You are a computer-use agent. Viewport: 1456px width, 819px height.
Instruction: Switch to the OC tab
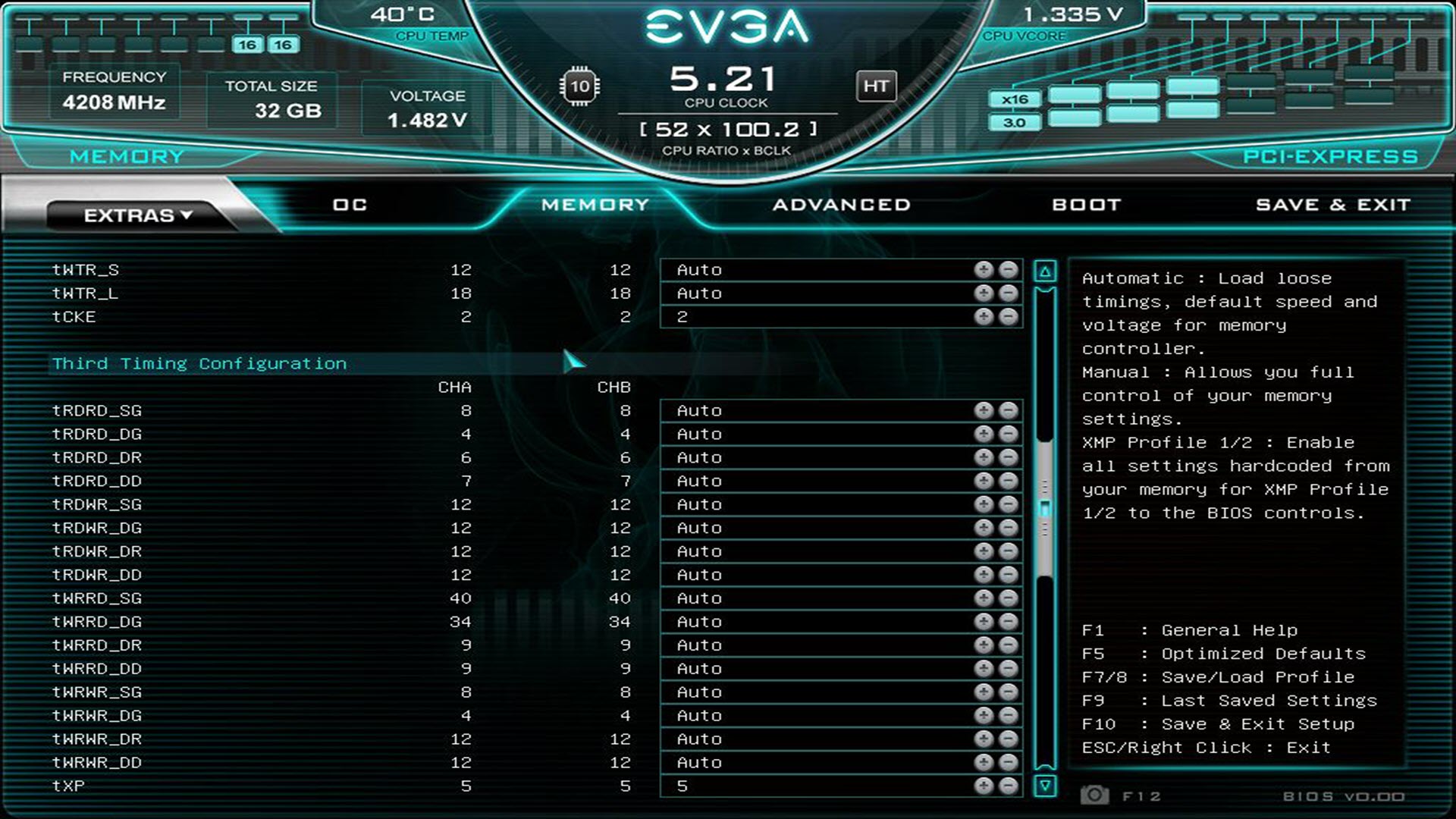click(350, 205)
